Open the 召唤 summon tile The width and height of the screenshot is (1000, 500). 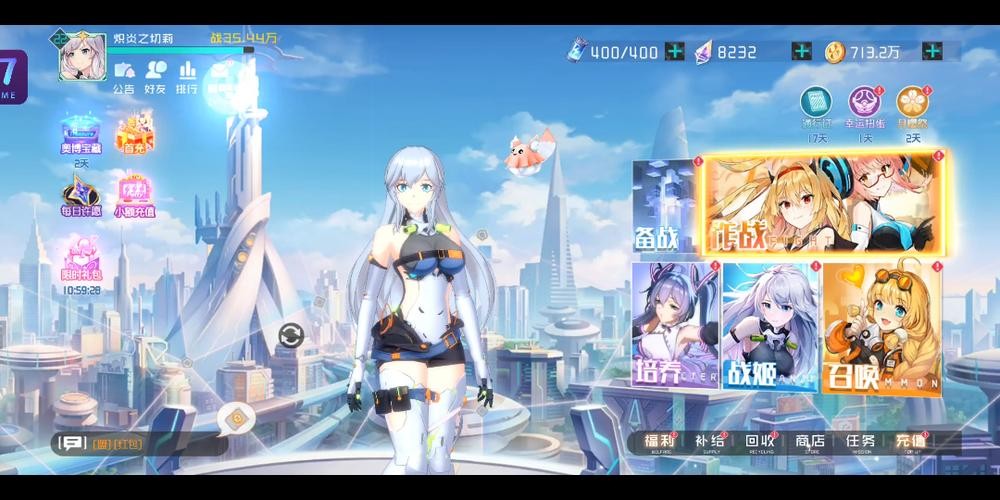click(x=881, y=330)
